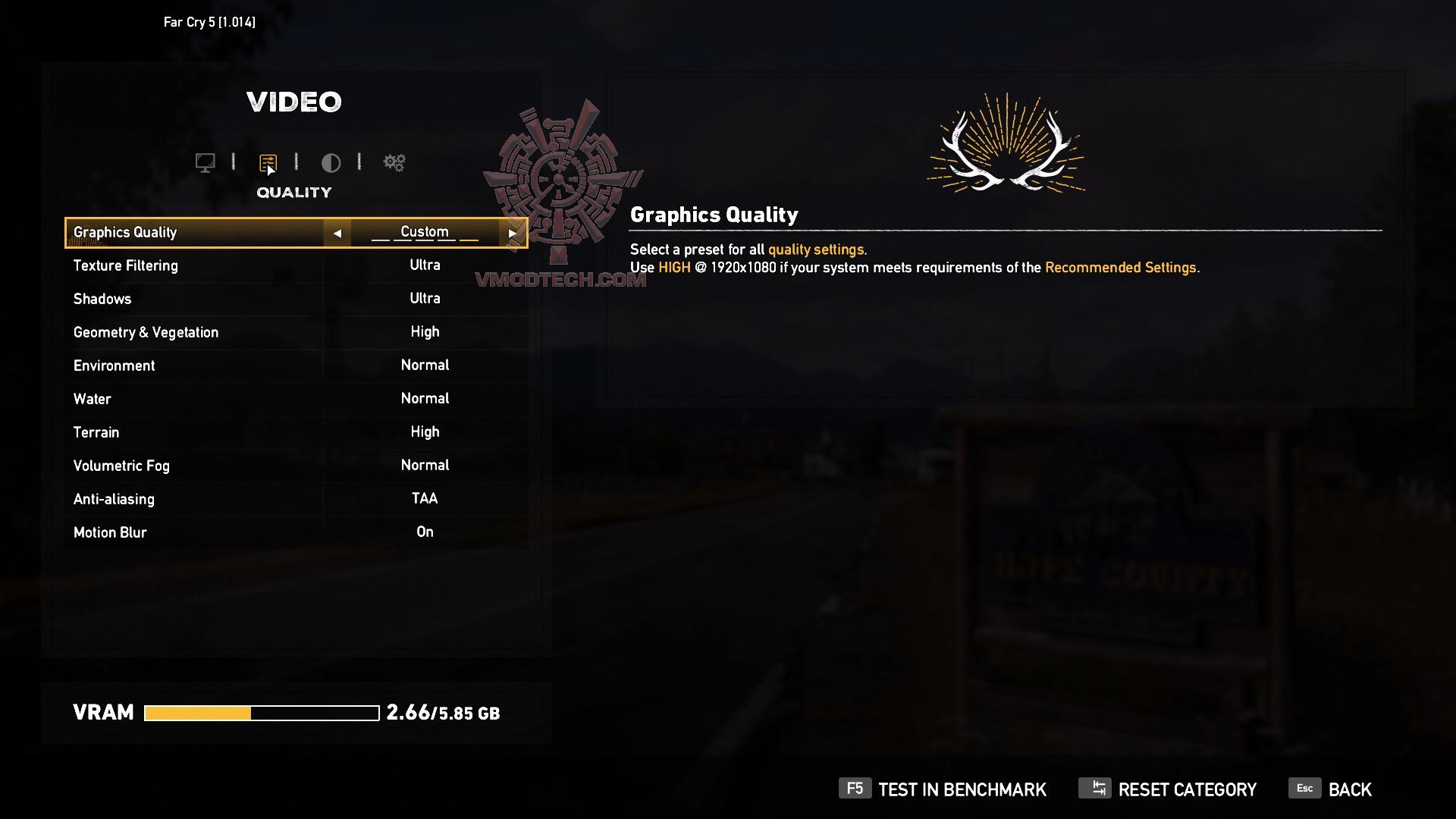Viewport: 1456px width, 819px height.
Task: Open the brightness calibration half-circle icon
Action: point(331,163)
